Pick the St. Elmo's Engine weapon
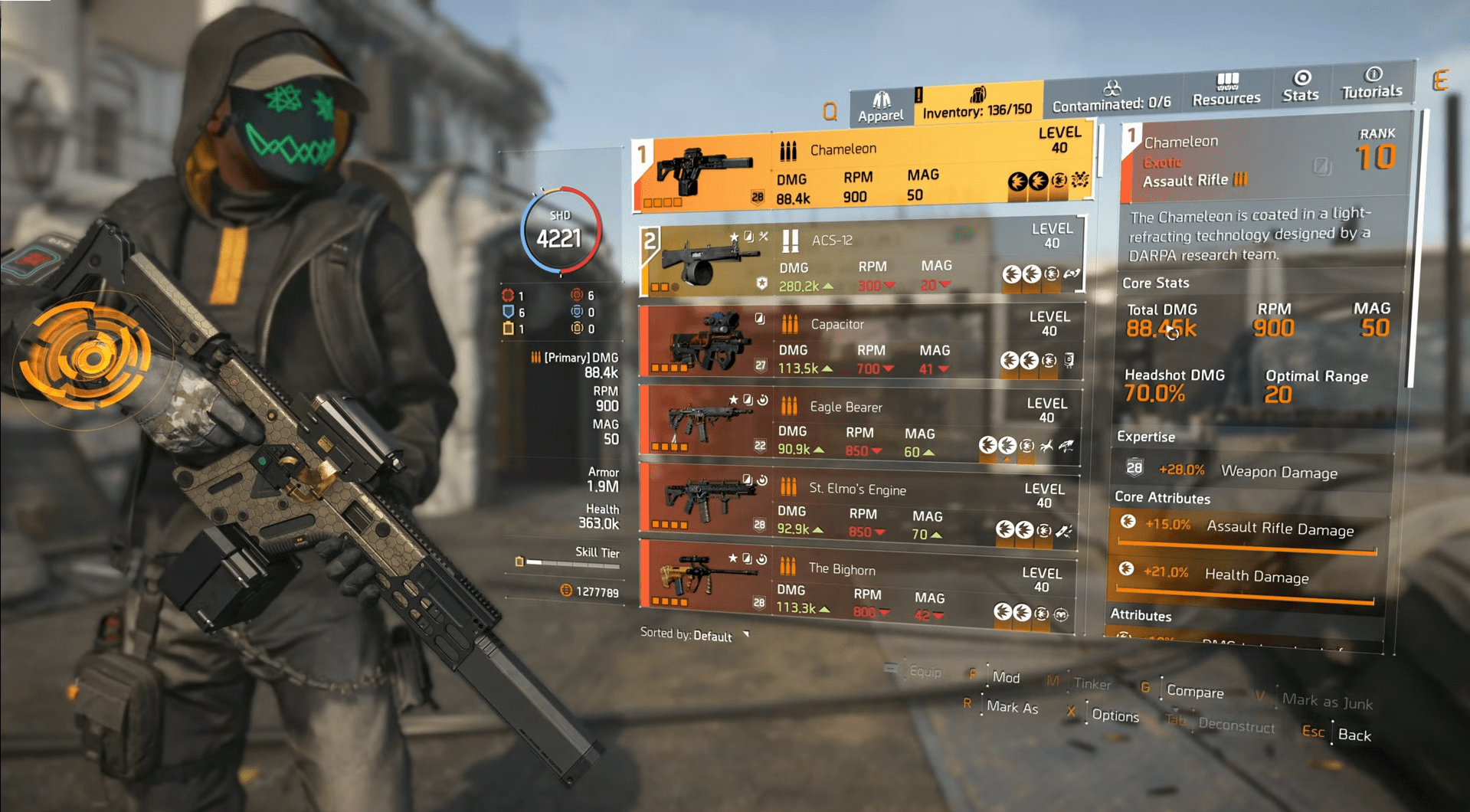This screenshot has height=812, width=1470. tap(856, 506)
